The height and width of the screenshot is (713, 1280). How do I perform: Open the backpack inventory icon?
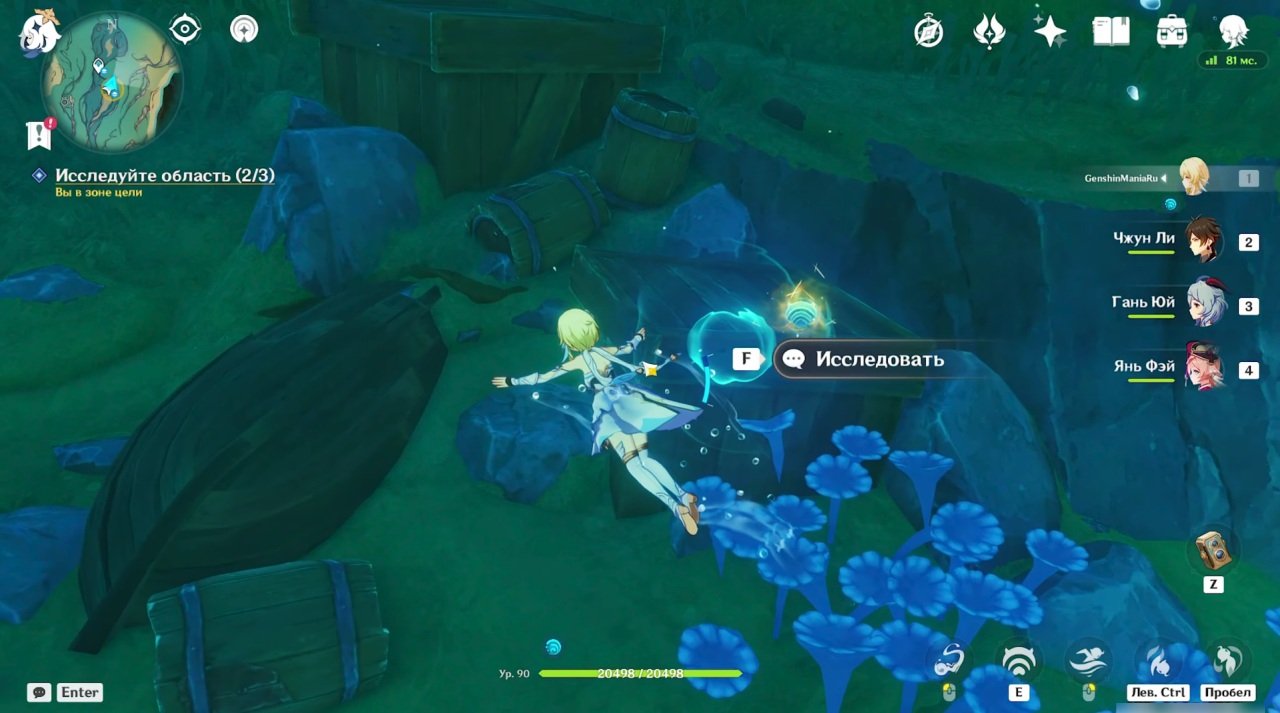tap(1171, 32)
